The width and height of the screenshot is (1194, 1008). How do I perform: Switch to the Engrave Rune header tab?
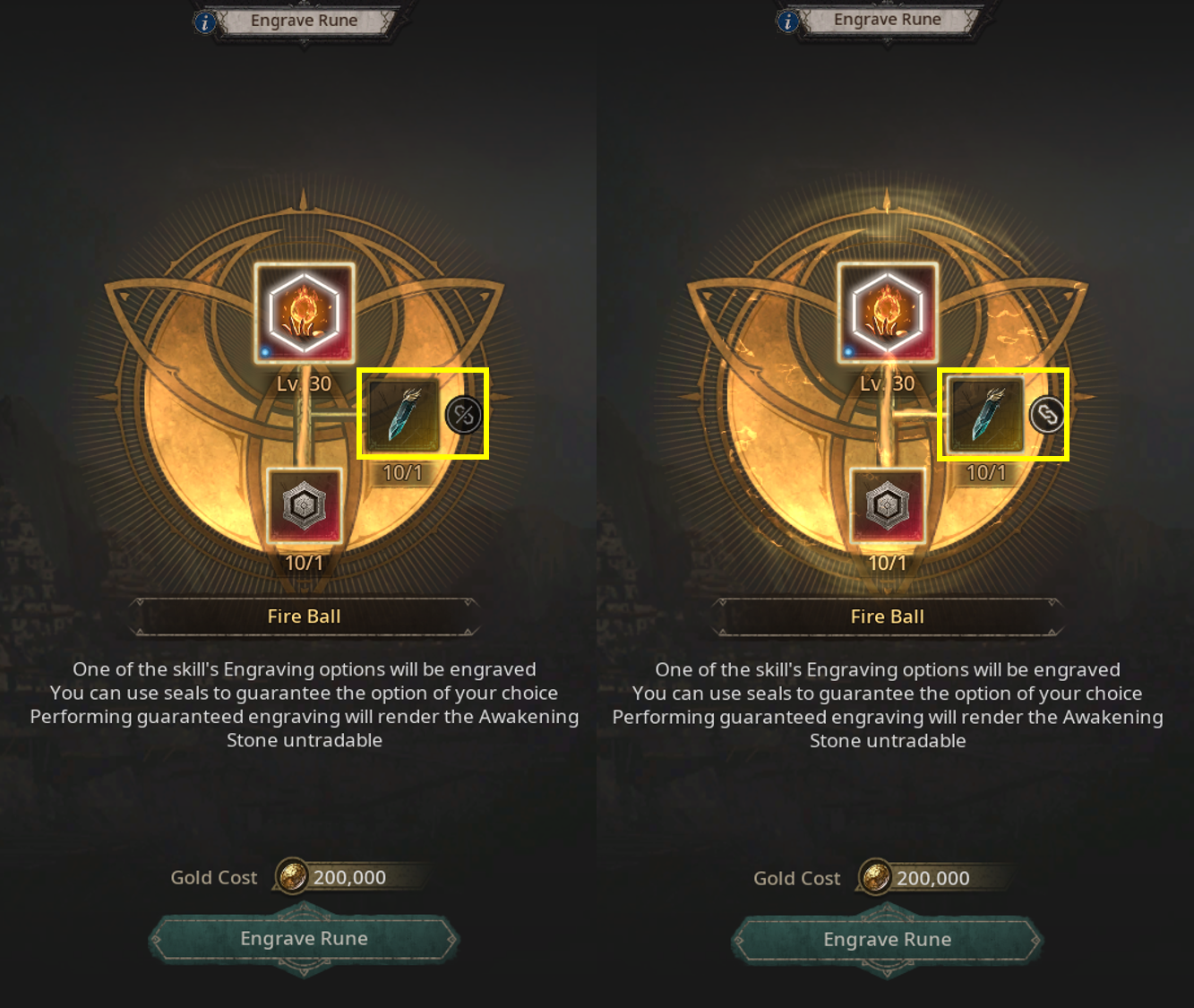click(x=305, y=20)
